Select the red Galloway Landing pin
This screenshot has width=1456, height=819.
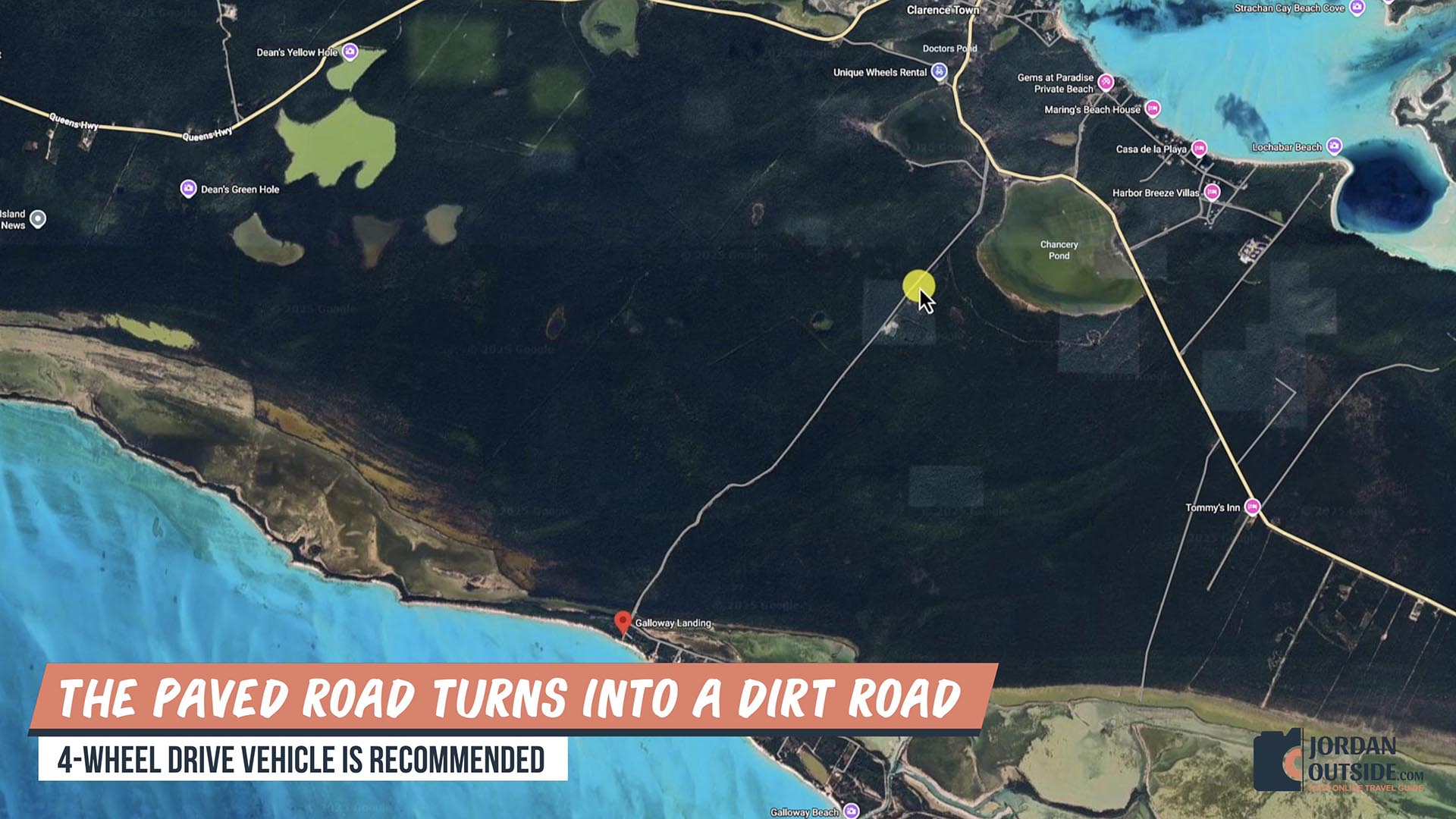[623, 622]
